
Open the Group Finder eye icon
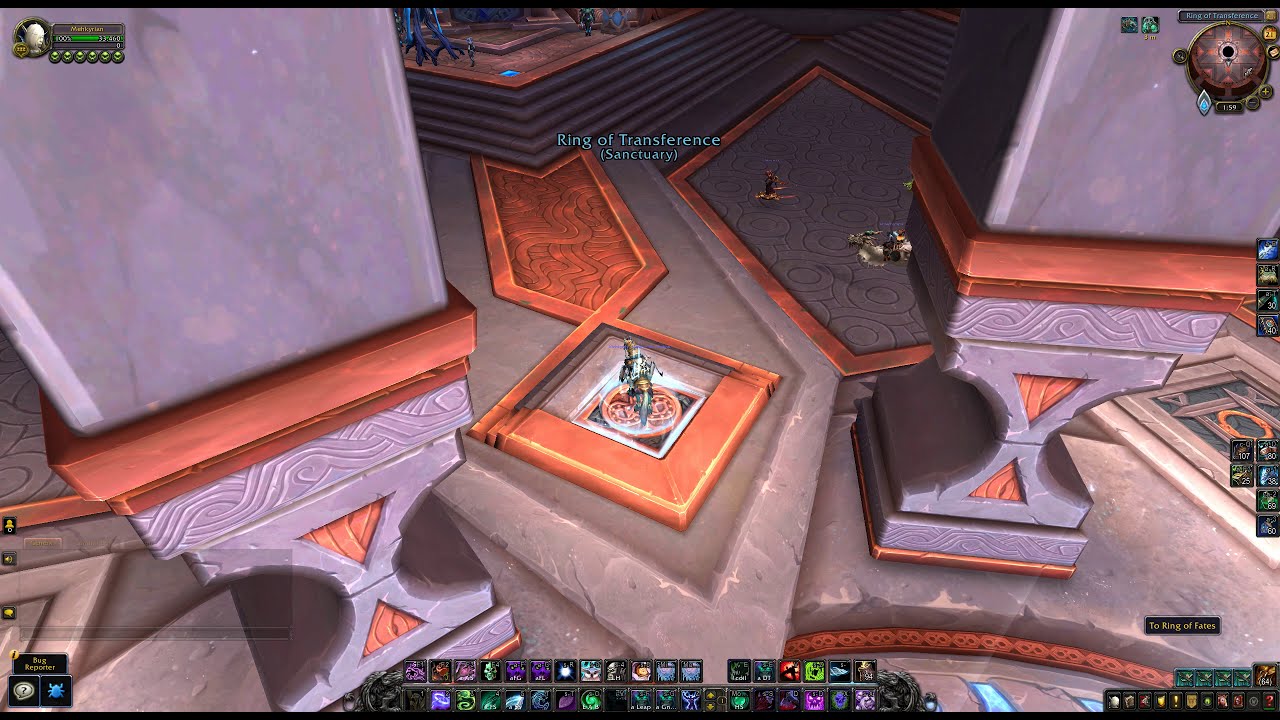point(1207,701)
